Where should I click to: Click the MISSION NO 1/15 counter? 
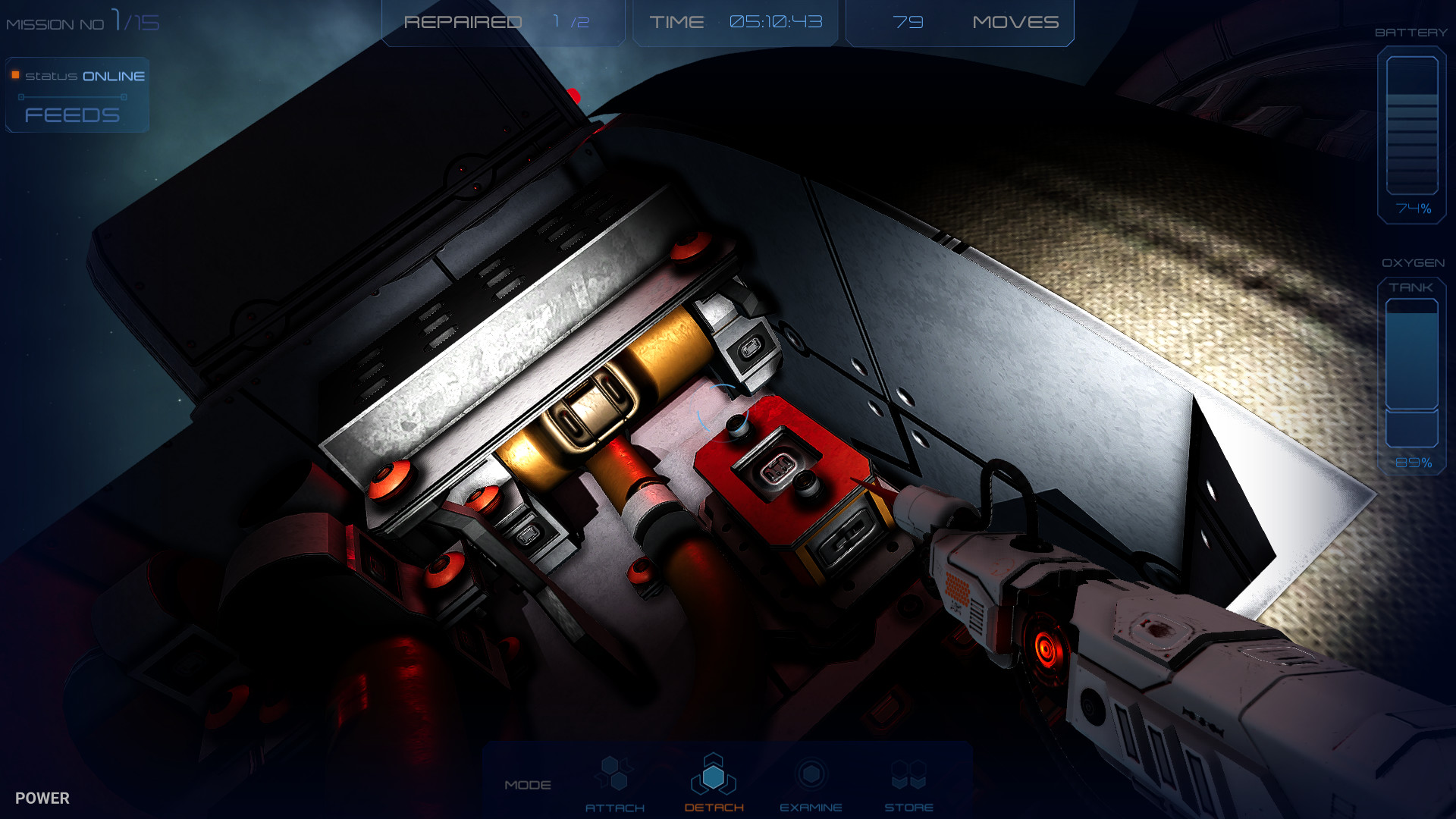click(82, 21)
